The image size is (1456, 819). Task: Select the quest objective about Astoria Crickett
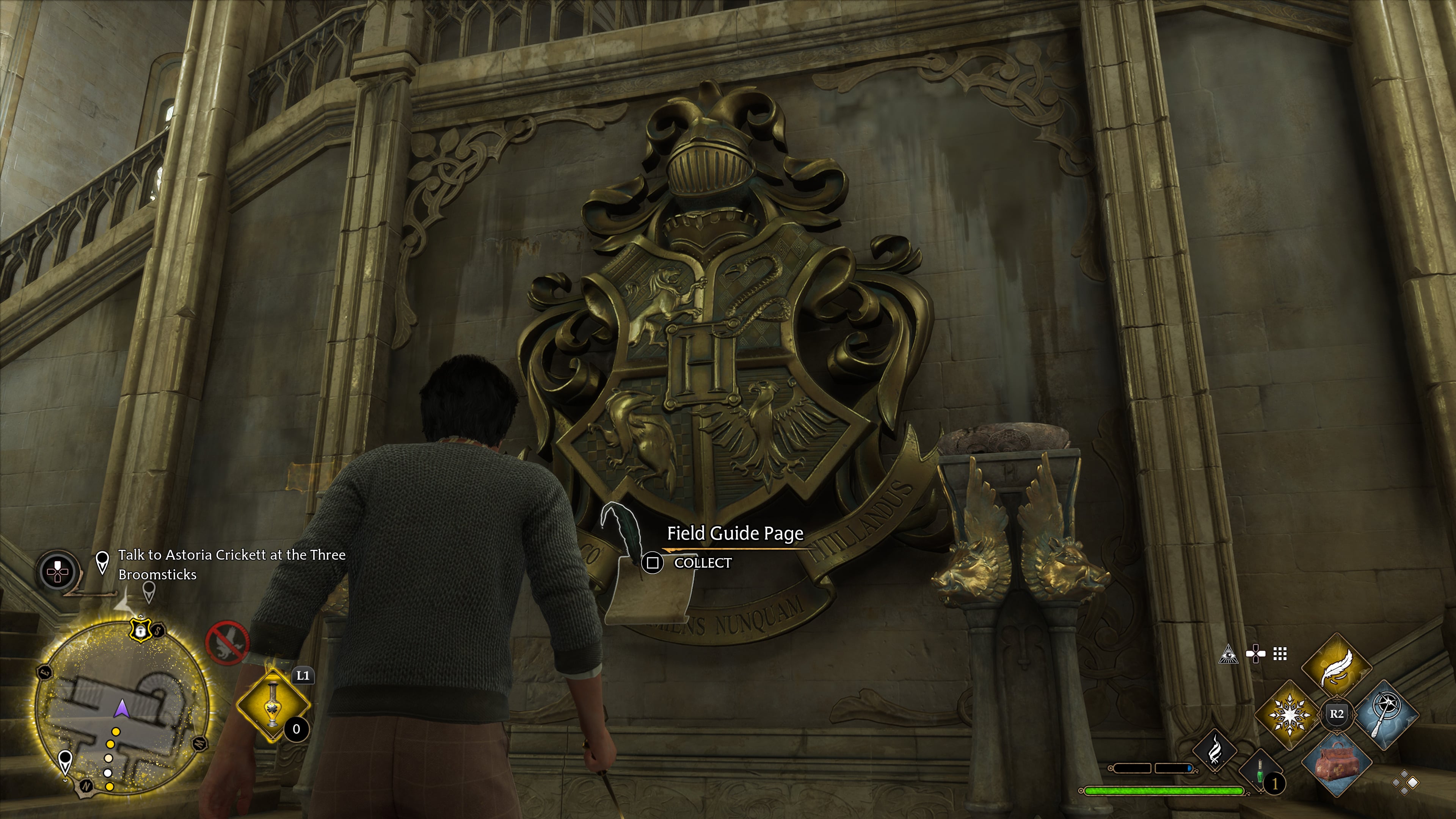232,565
